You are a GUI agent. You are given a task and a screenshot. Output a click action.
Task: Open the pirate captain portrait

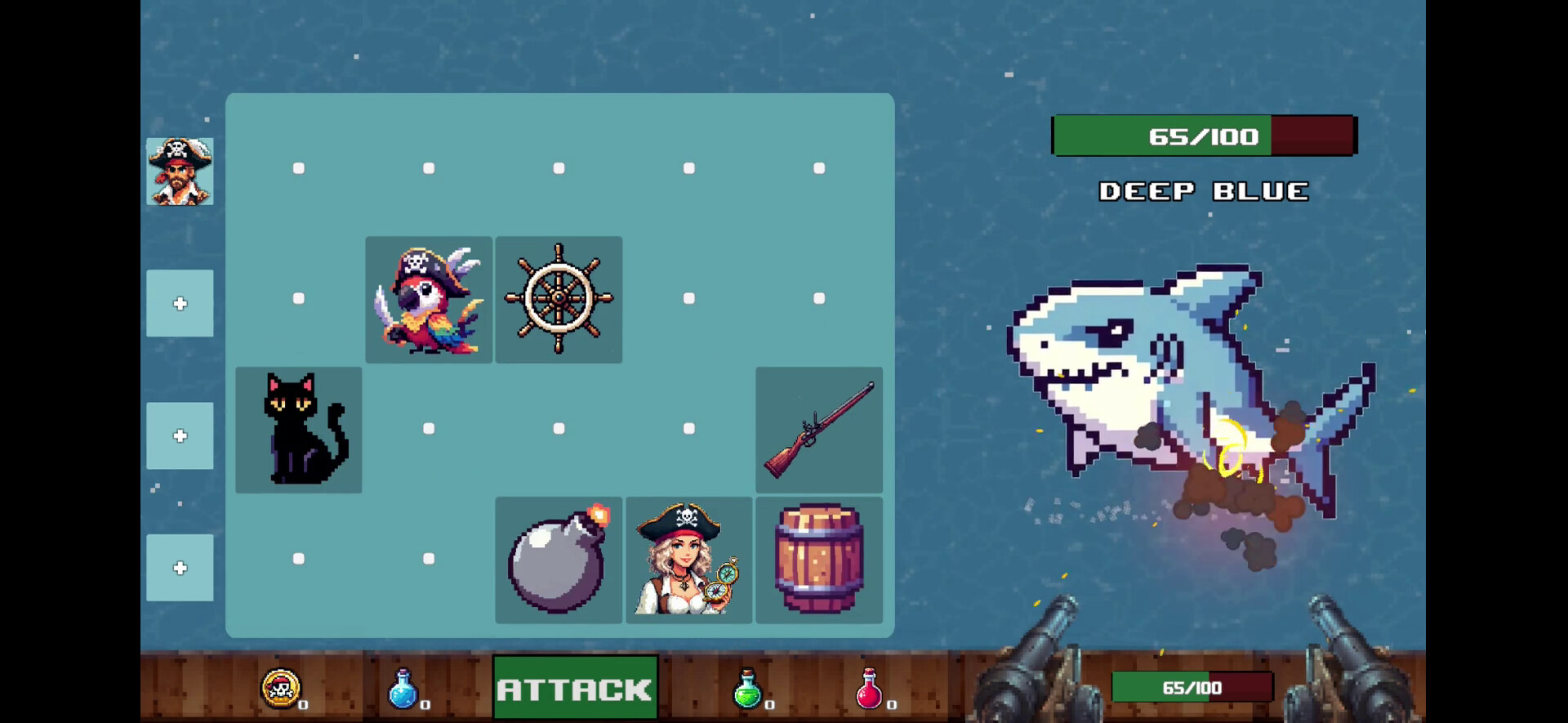[x=180, y=172]
